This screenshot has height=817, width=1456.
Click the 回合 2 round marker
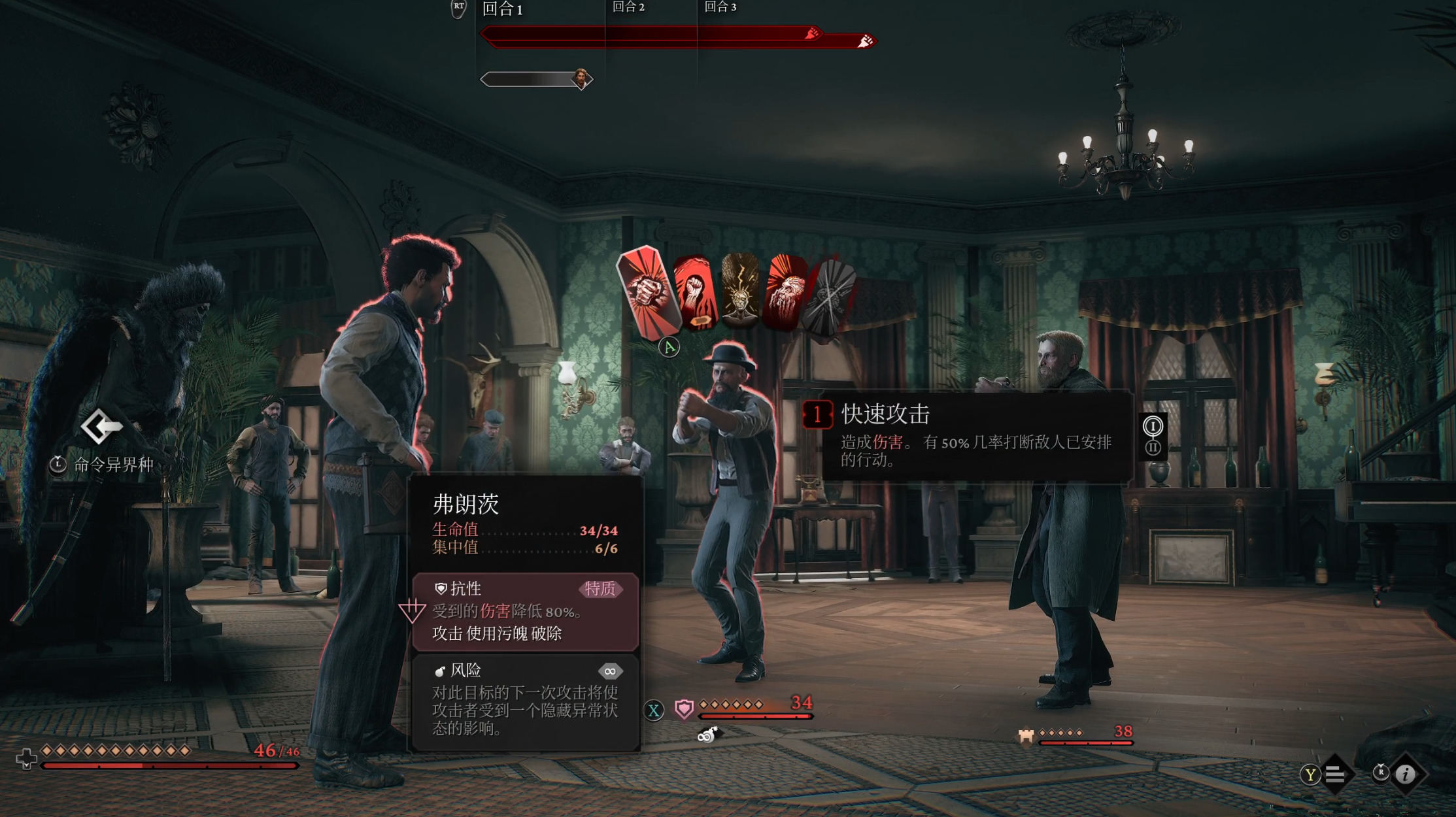[x=628, y=7]
